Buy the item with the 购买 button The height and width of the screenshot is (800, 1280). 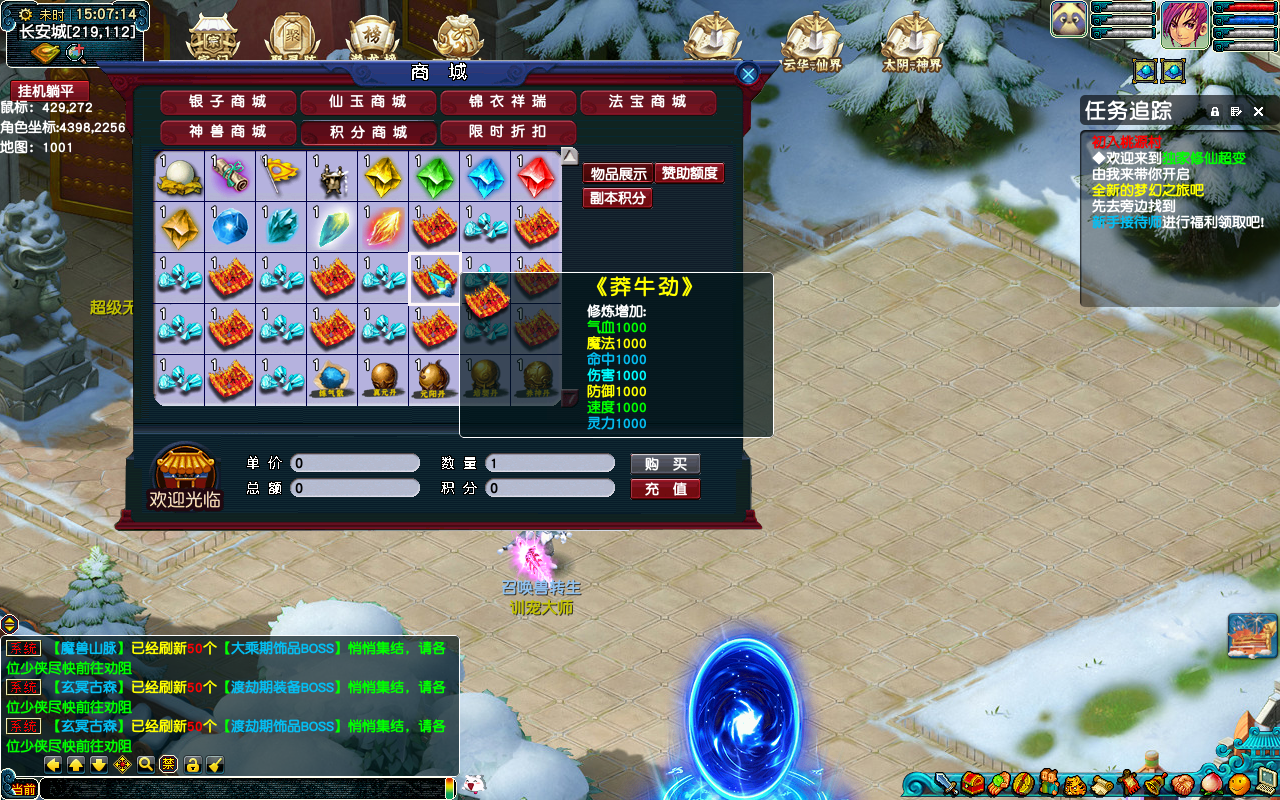coord(665,464)
